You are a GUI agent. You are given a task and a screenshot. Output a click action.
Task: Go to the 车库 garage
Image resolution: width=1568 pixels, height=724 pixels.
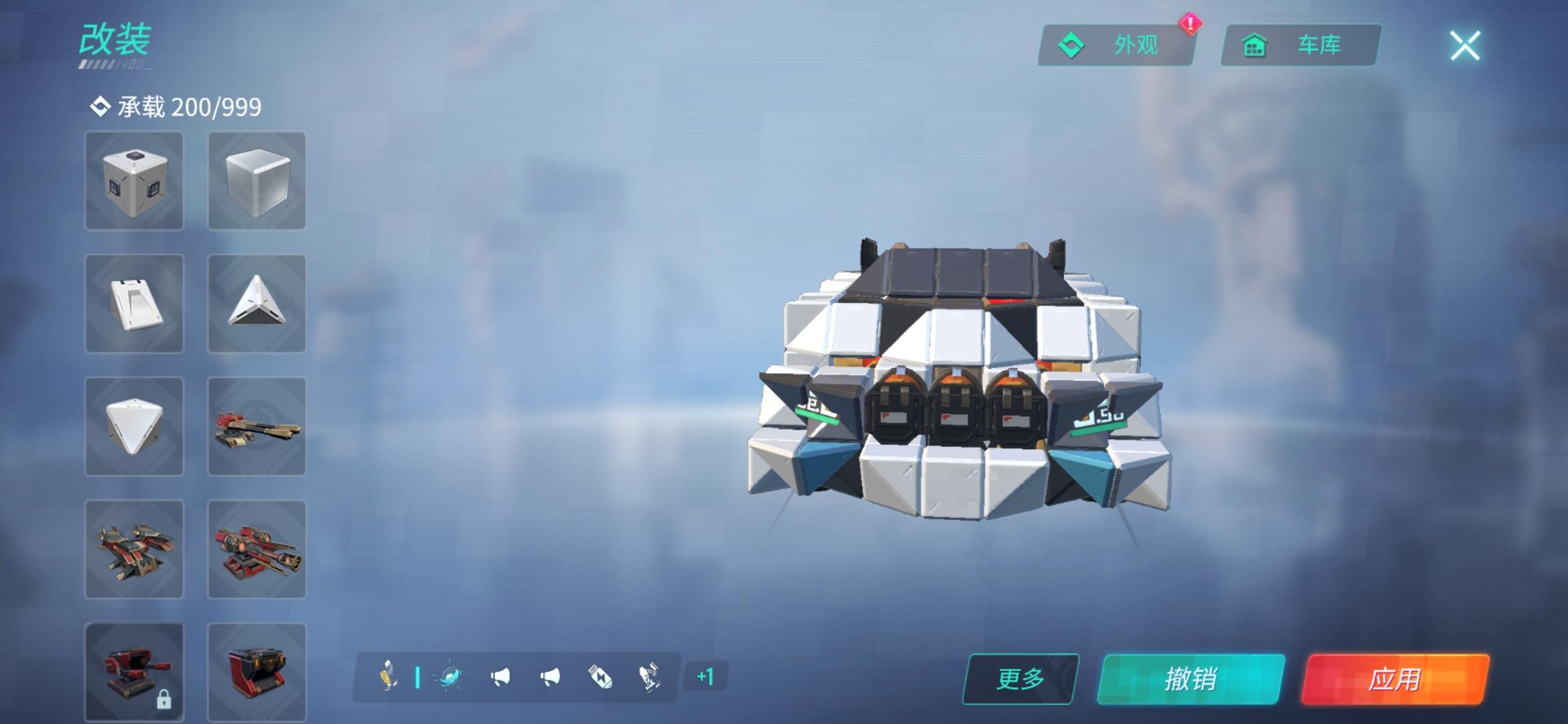point(1300,46)
